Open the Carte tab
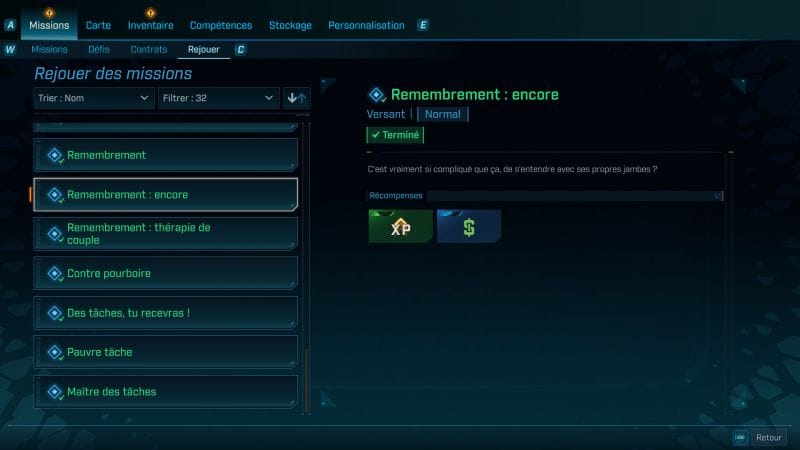Viewport: 800px width, 450px height. pos(98,25)
